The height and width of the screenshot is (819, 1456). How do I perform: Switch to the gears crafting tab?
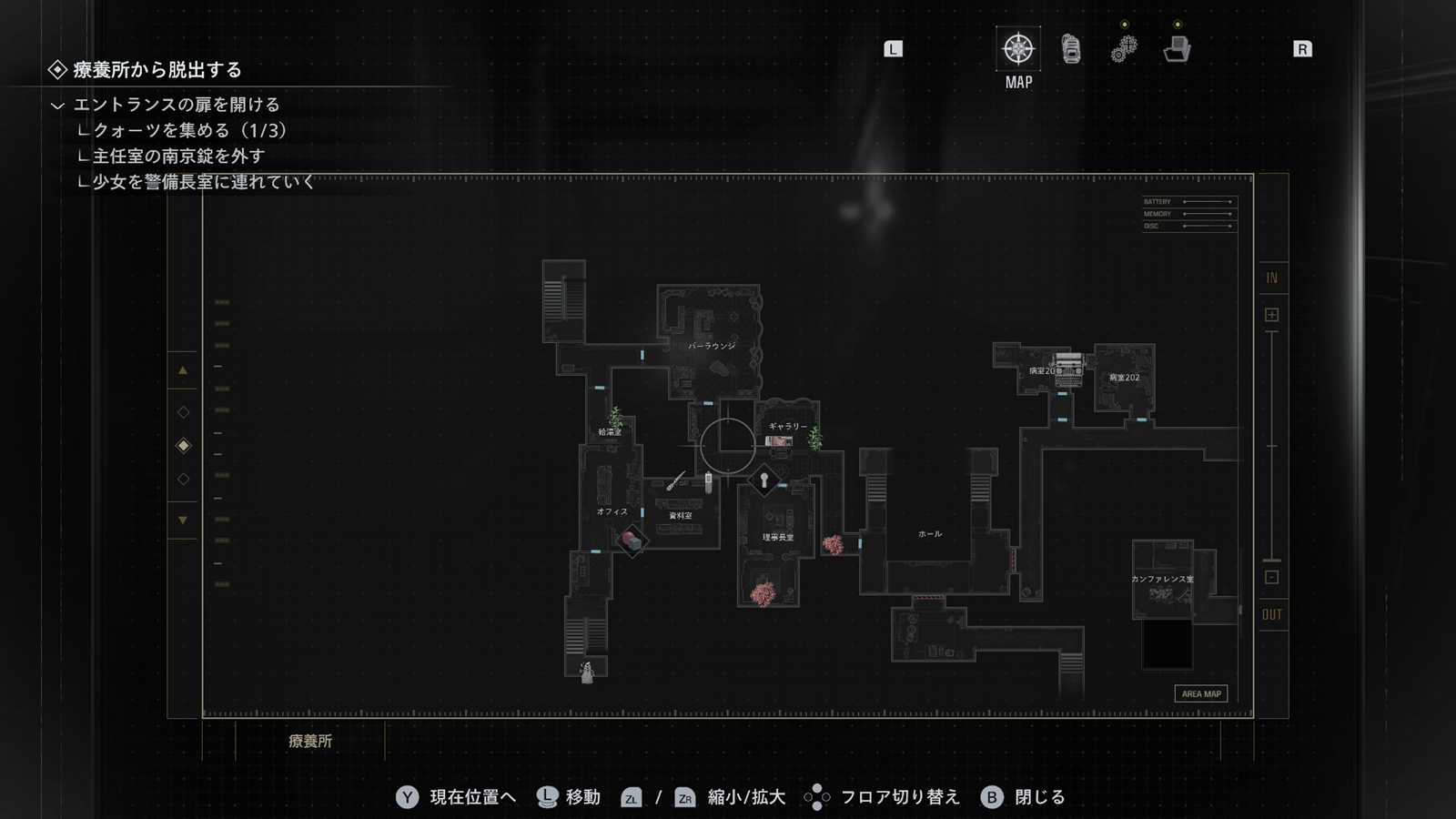1124,49
